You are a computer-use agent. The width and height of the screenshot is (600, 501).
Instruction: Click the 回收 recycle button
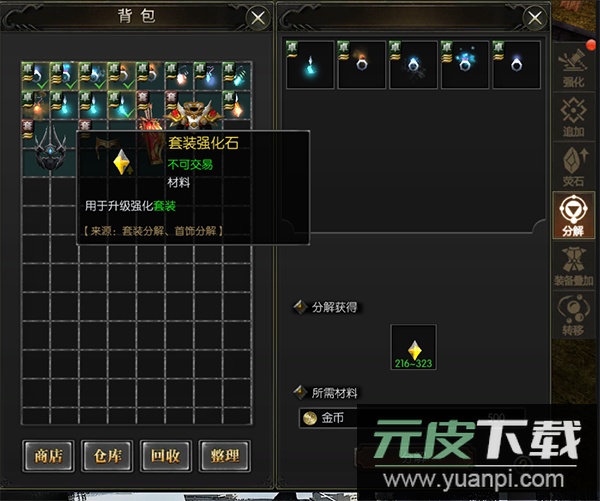pyautogui.click(x=164, y=456)
